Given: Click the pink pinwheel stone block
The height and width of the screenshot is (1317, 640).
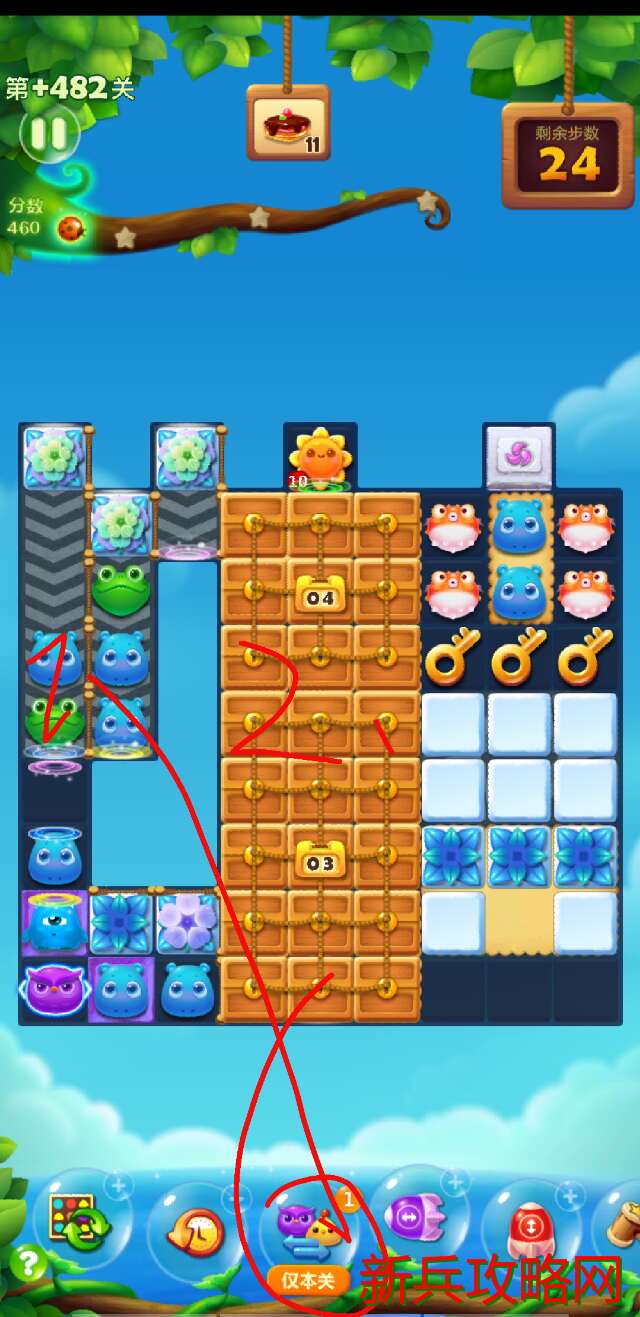Looking at the screenshot, I should pyautogui.click(x=518, y=455).
